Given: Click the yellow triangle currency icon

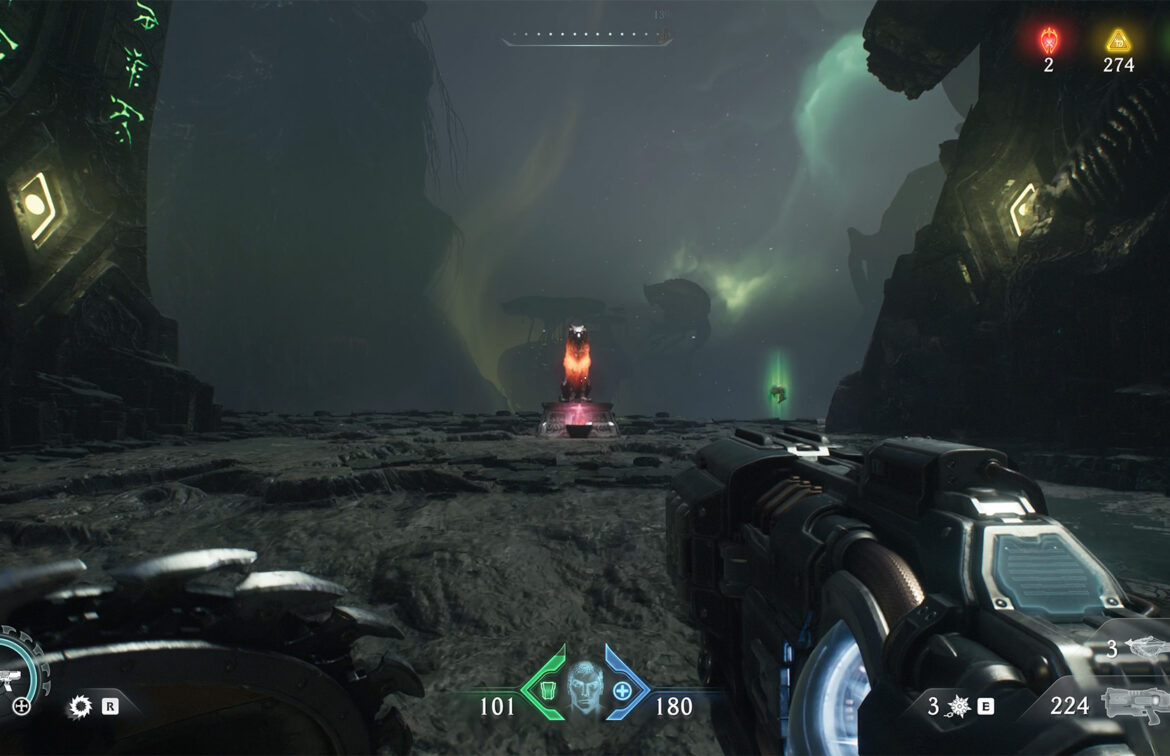Looking at the screenshot, I should point(1118,40).
